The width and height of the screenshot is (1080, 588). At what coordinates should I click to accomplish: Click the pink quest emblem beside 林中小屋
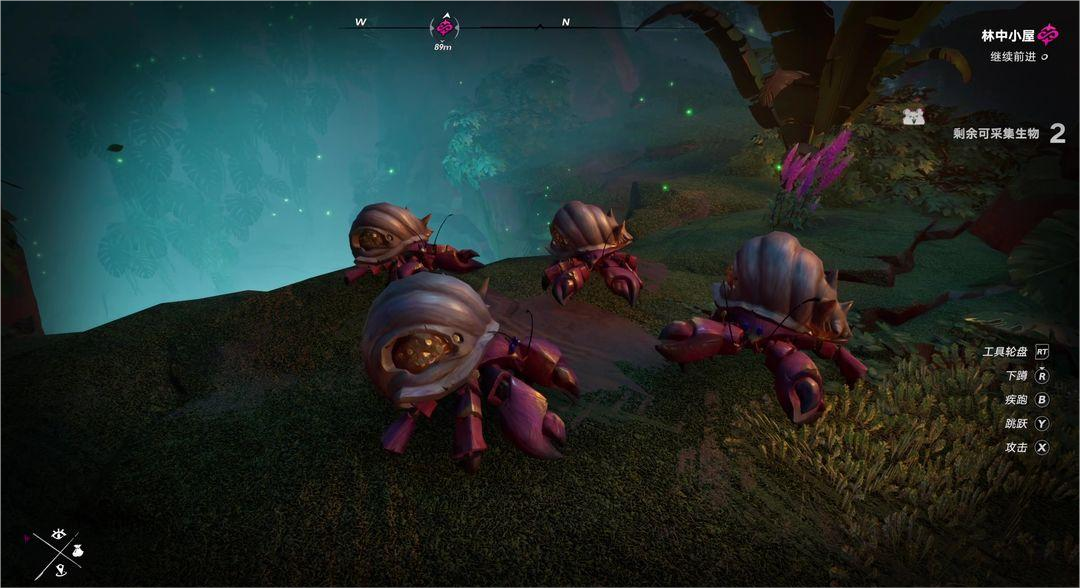1048,36
